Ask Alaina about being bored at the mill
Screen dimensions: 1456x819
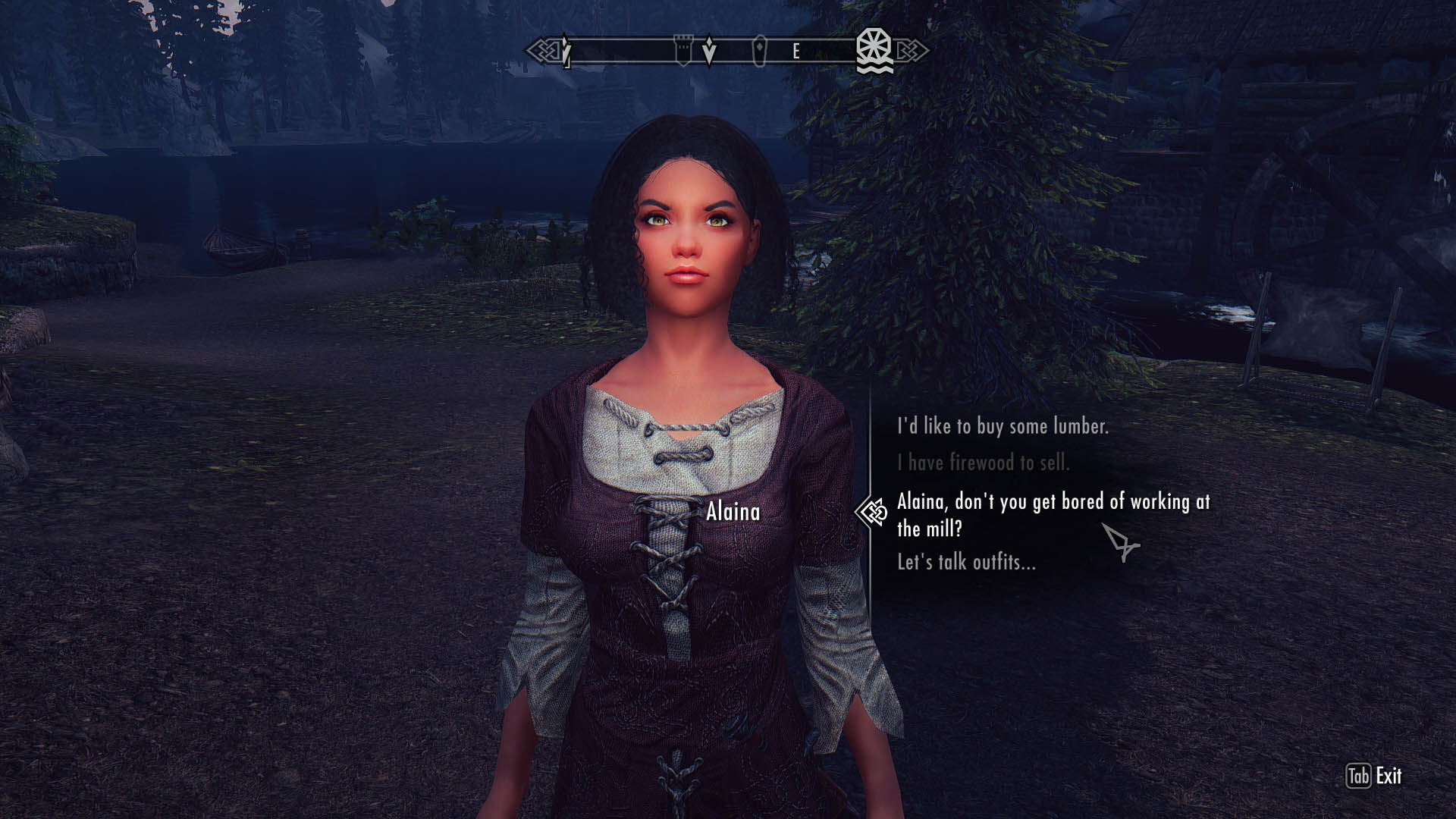[x=1053, y=514]
